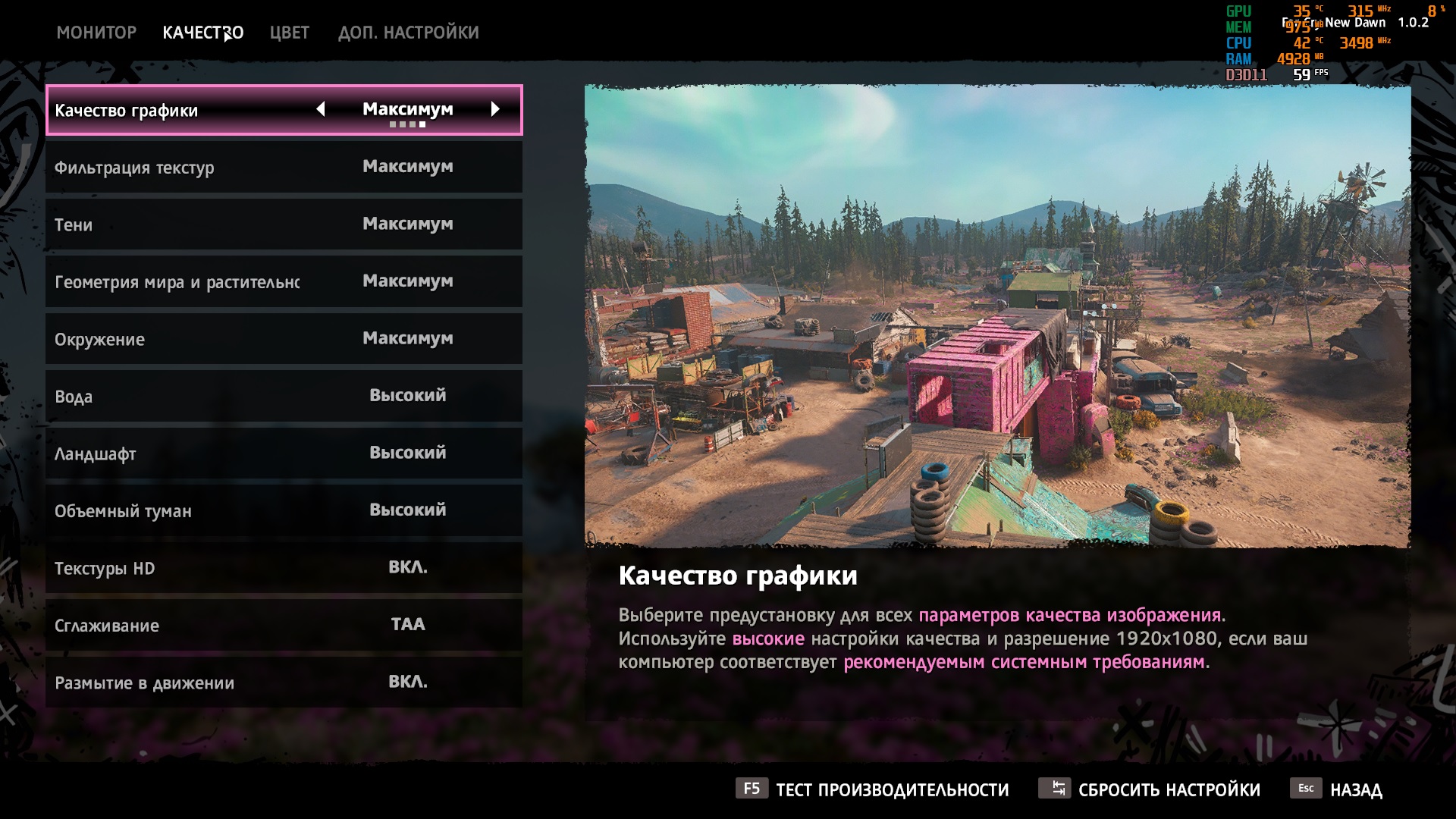The width and height of the screenshot is (1456, 819).
Task: Run the Тест производительности benchmark
Action: (872, 789)
